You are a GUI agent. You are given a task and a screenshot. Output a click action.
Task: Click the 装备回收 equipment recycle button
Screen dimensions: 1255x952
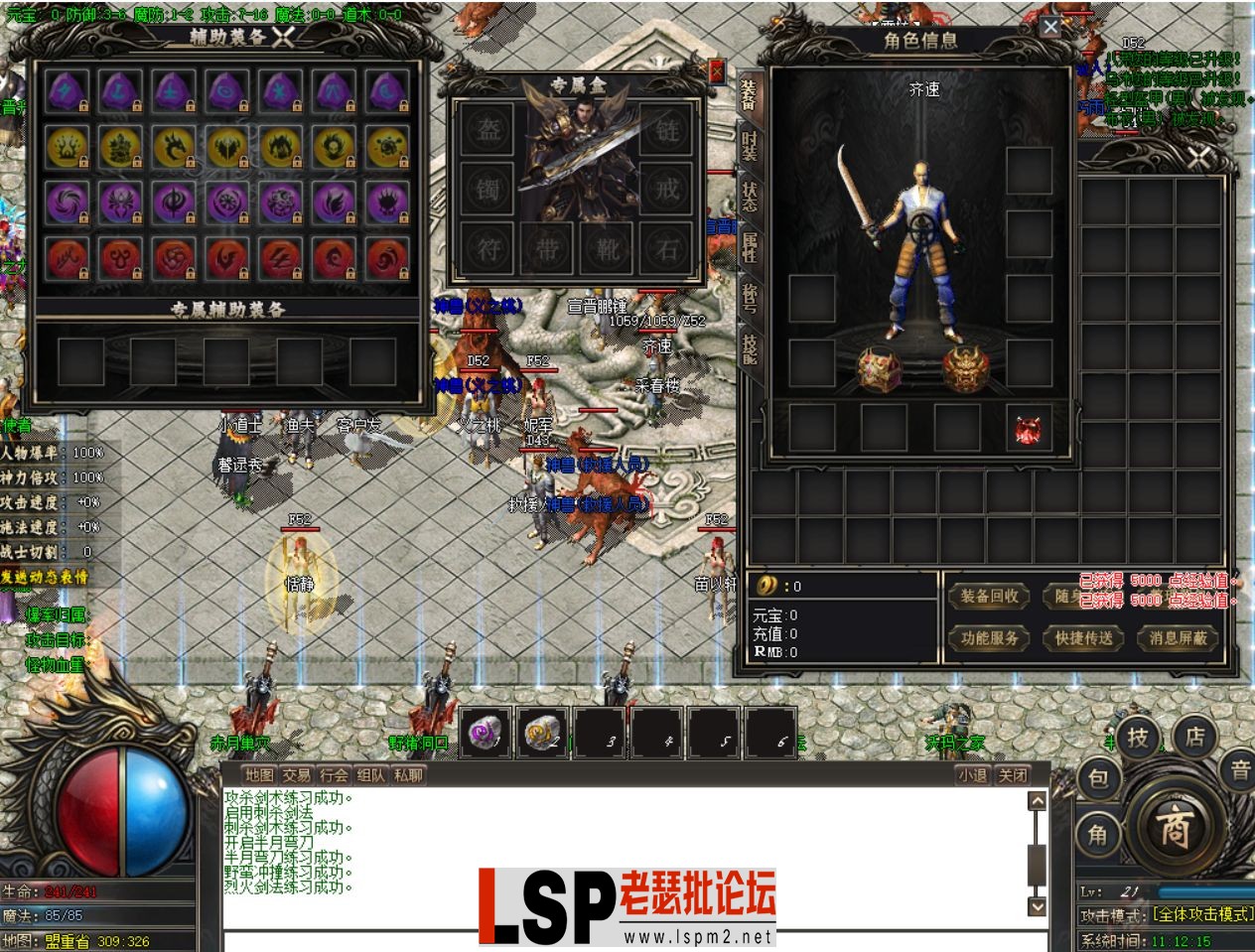pos(989,596)
